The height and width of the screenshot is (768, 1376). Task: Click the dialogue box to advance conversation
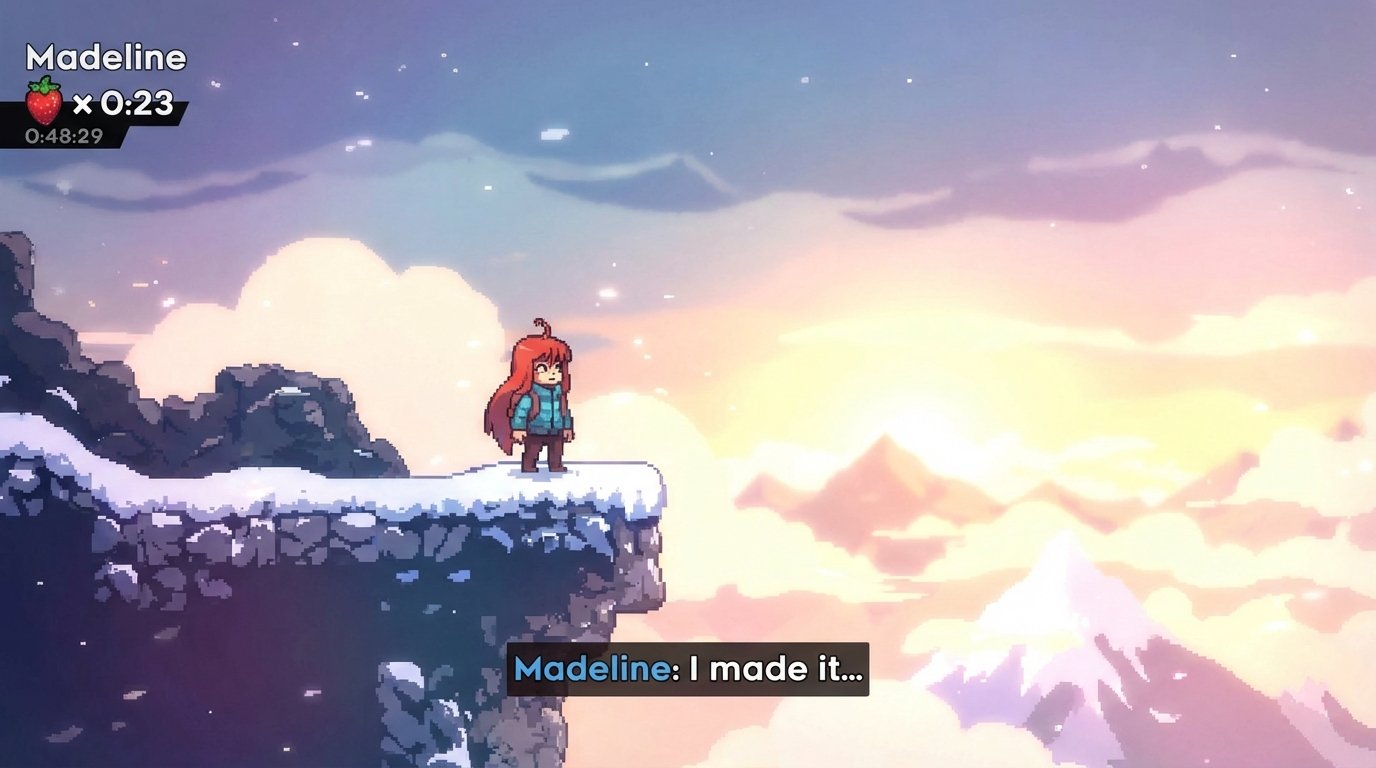click(688, 672)
